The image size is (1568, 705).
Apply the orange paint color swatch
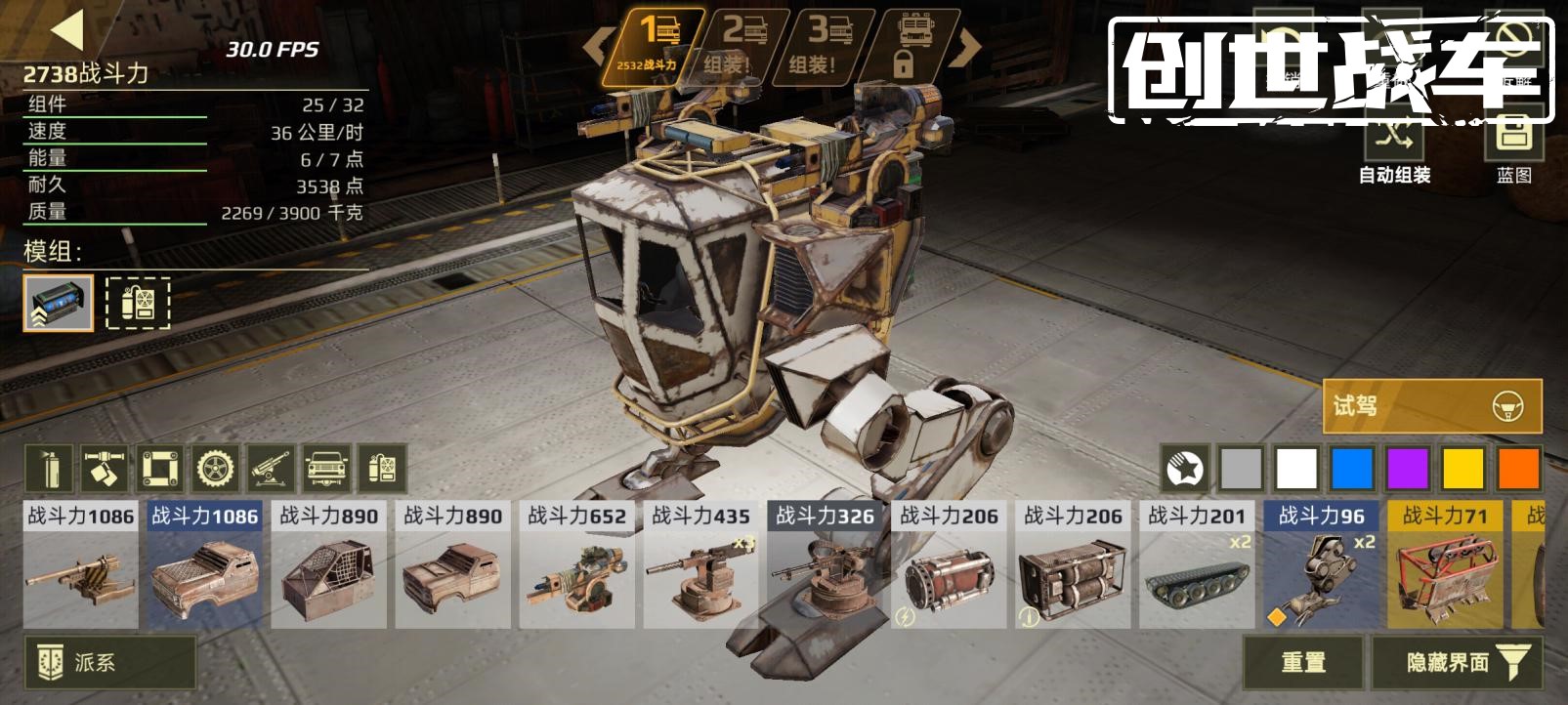click(1518, 469)
